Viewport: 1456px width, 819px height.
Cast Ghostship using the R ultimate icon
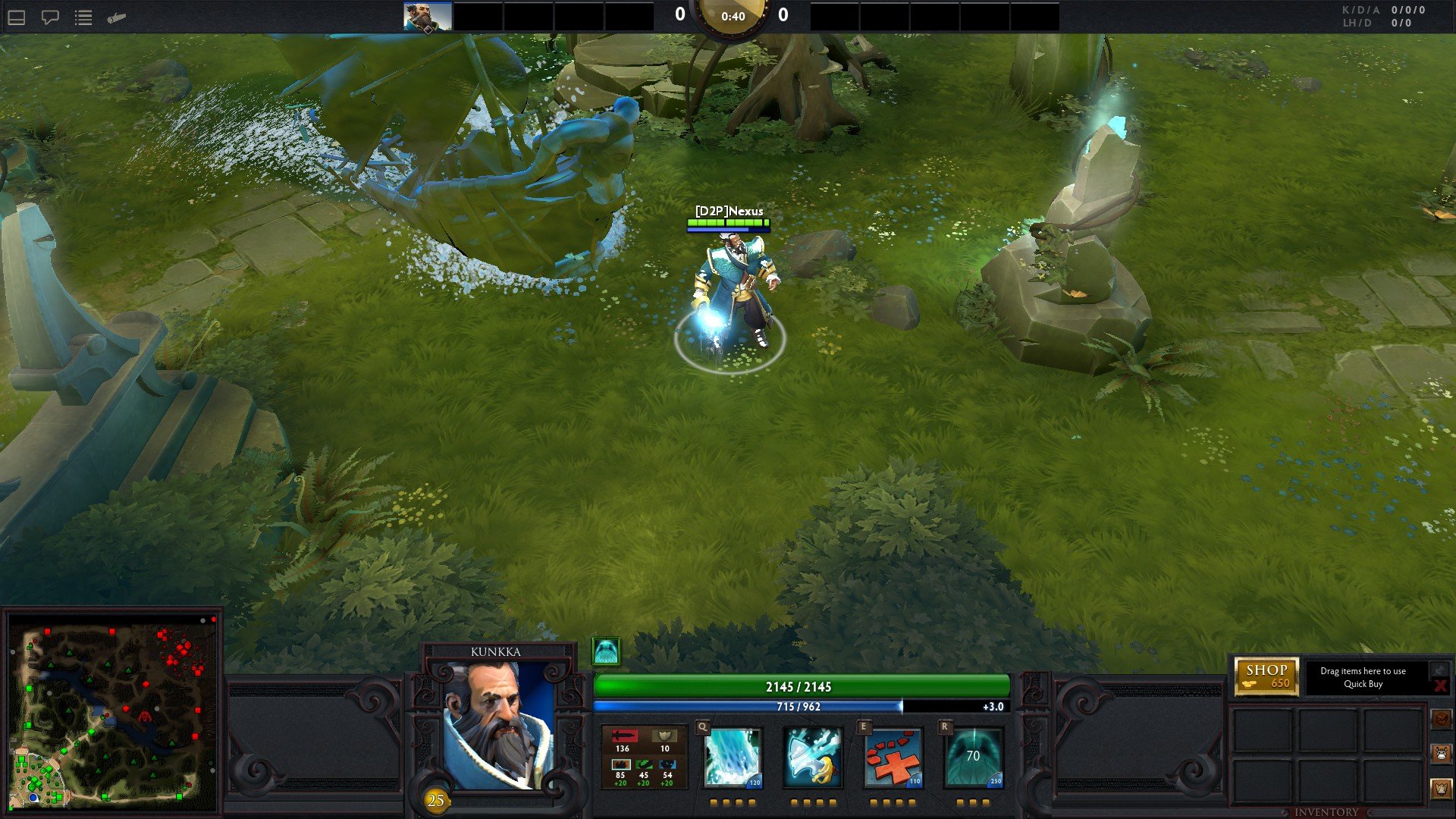[971, 758]
